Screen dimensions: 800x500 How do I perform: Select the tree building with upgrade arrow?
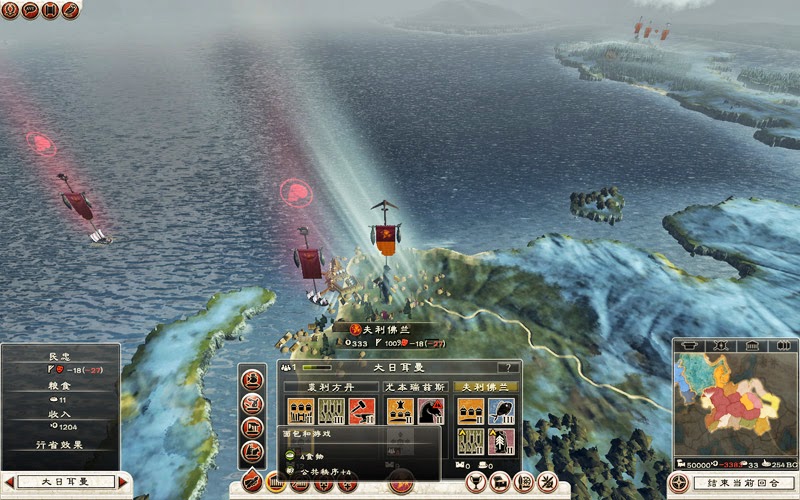[501, 441]
